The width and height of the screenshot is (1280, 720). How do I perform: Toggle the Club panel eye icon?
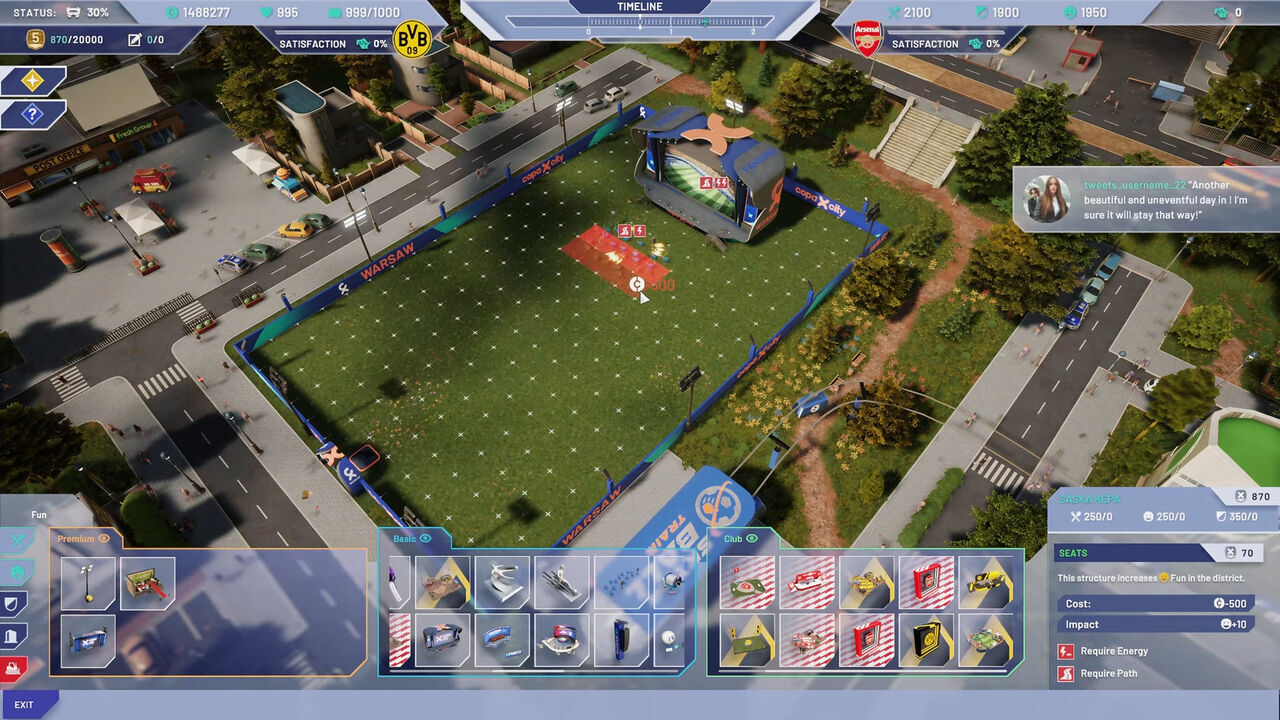(x=752, y=539)
